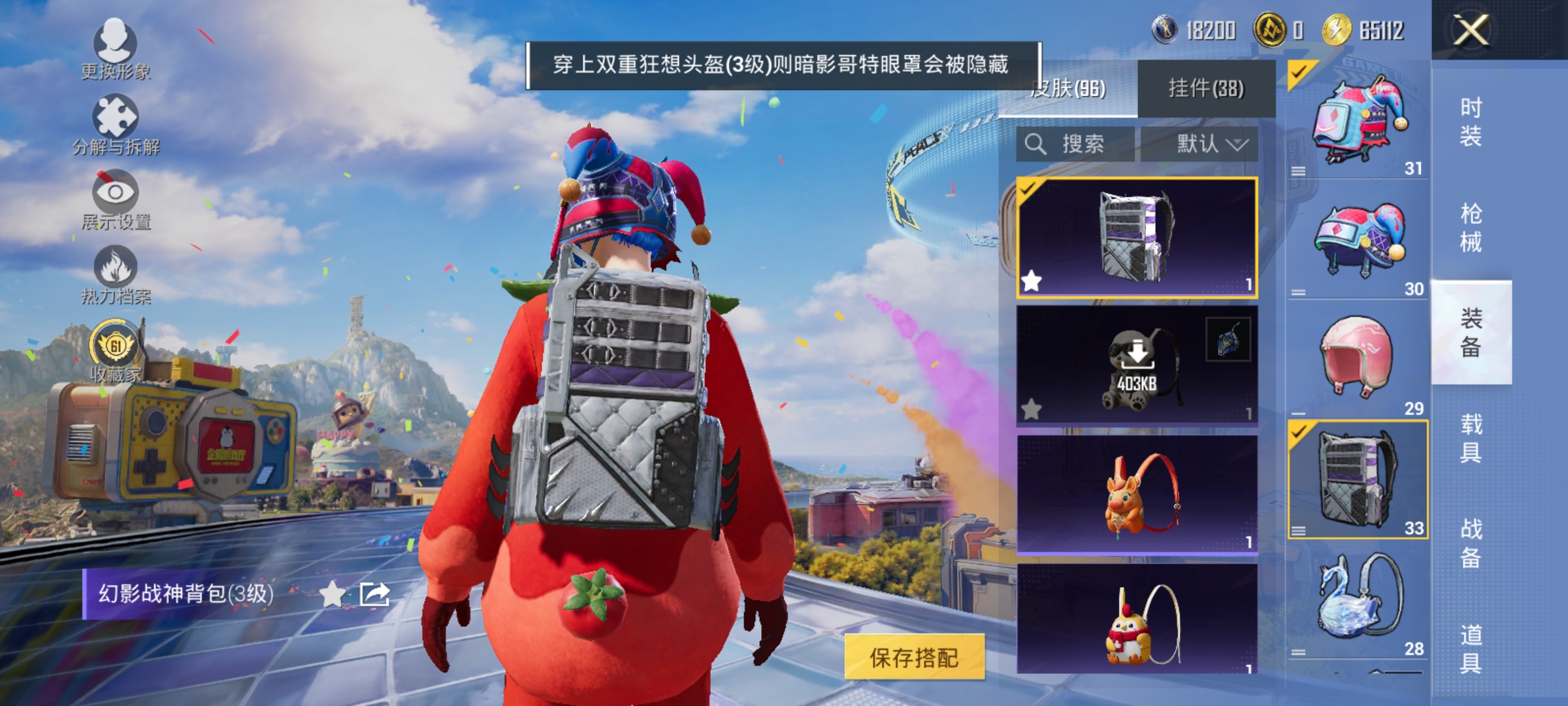Switch to the 挂件(38) tab
The height and width of the screenshot is (706, 1568).
pyautogui.click(x=1205, y=87)
